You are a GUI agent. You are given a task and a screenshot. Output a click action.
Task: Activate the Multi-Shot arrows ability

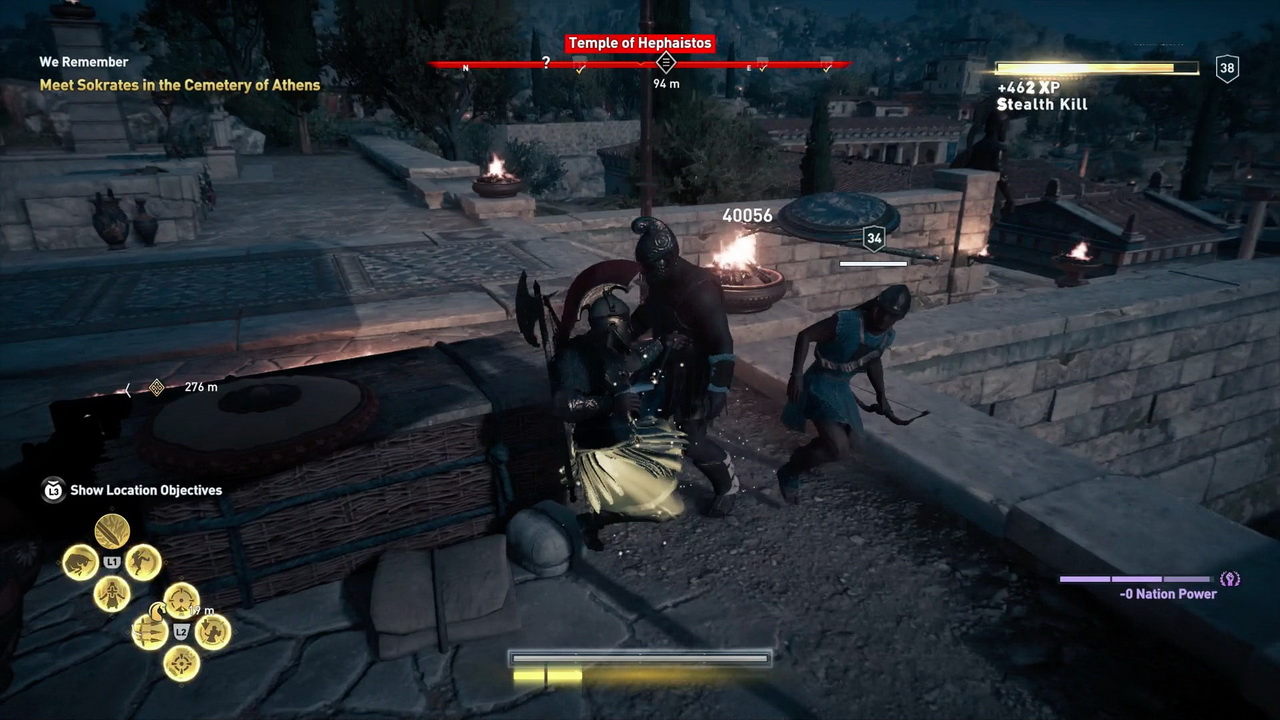pyautogui.click(x=150, y=632)
